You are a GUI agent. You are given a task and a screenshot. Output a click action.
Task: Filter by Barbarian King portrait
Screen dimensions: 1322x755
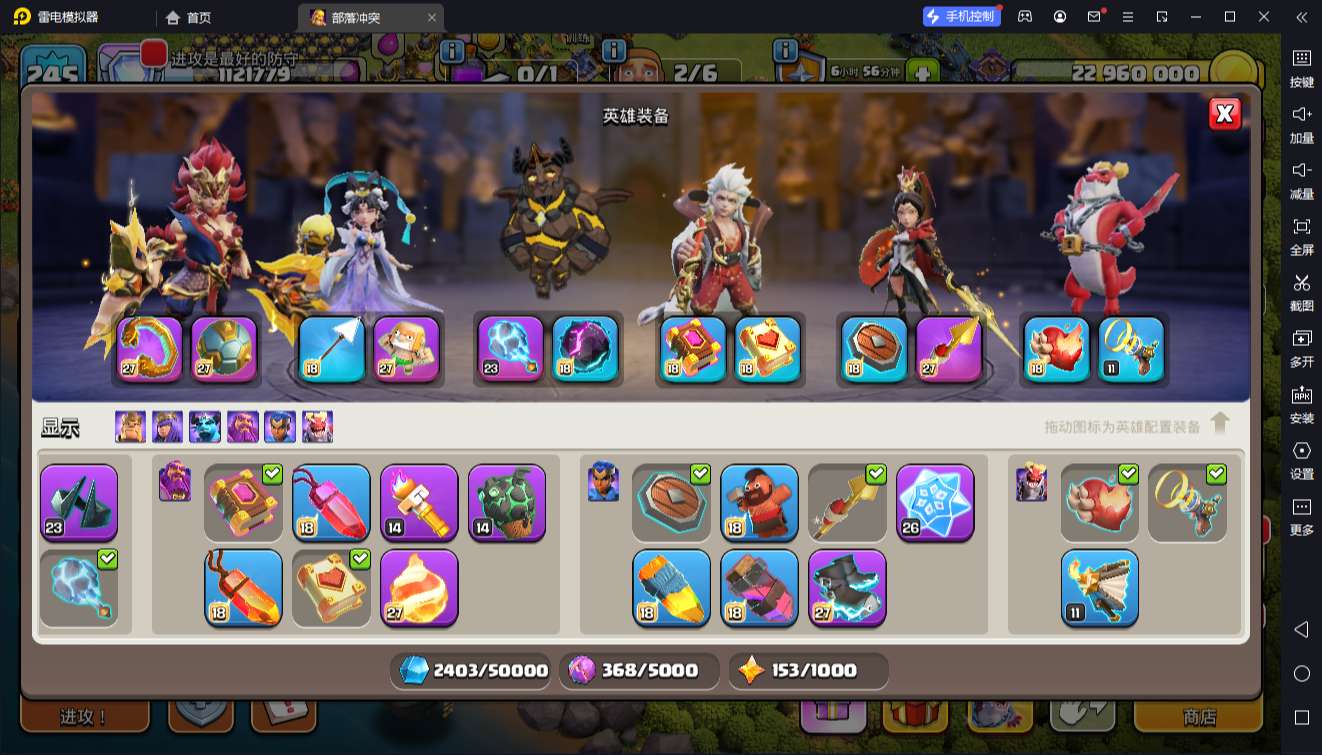tap(130, 427)
